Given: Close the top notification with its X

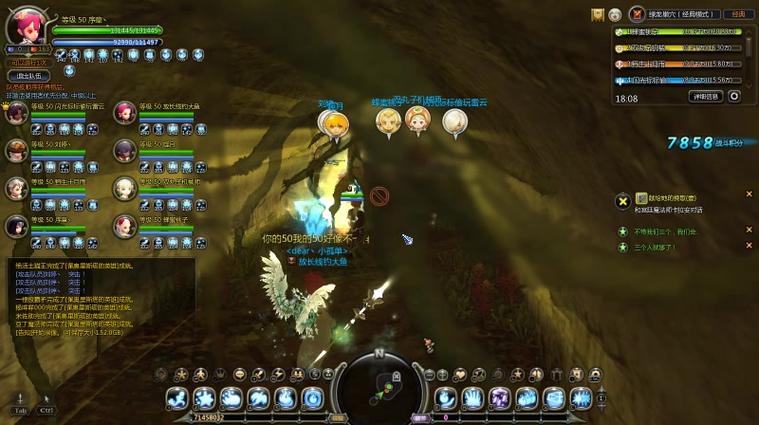Looking at the screenshot, I should (749, 195).
